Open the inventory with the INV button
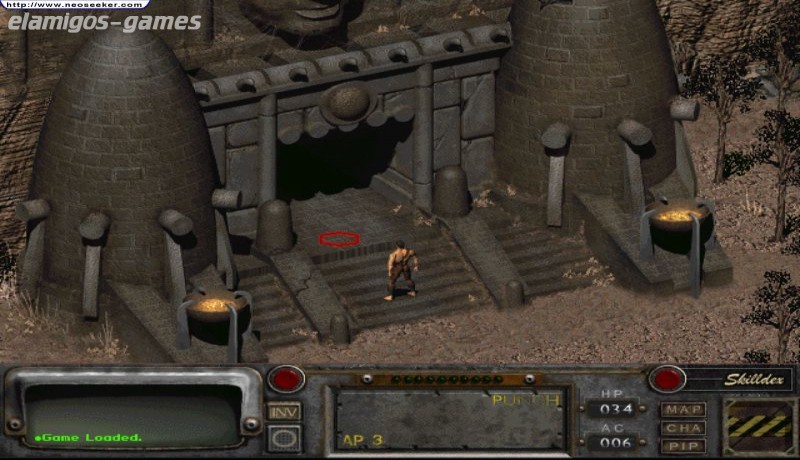The image size is (800, 460). pos(283,412)
